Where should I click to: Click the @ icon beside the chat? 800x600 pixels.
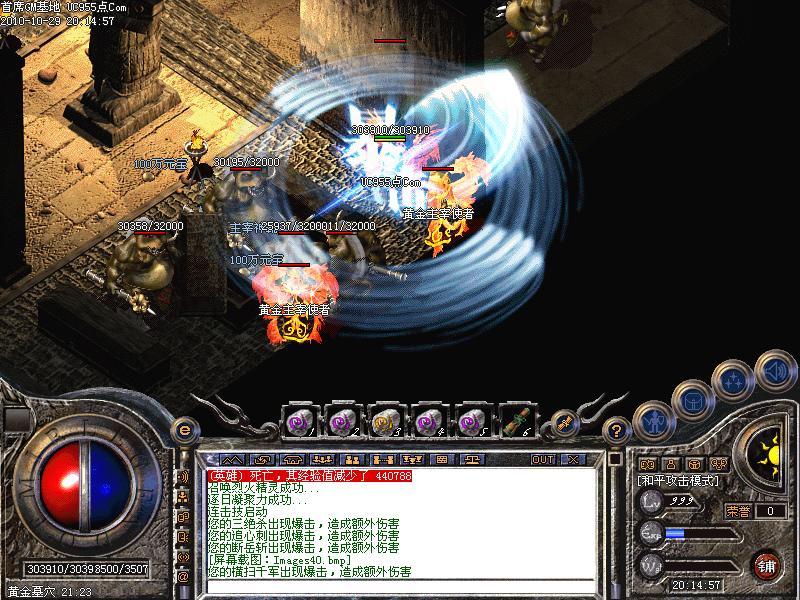183,577
